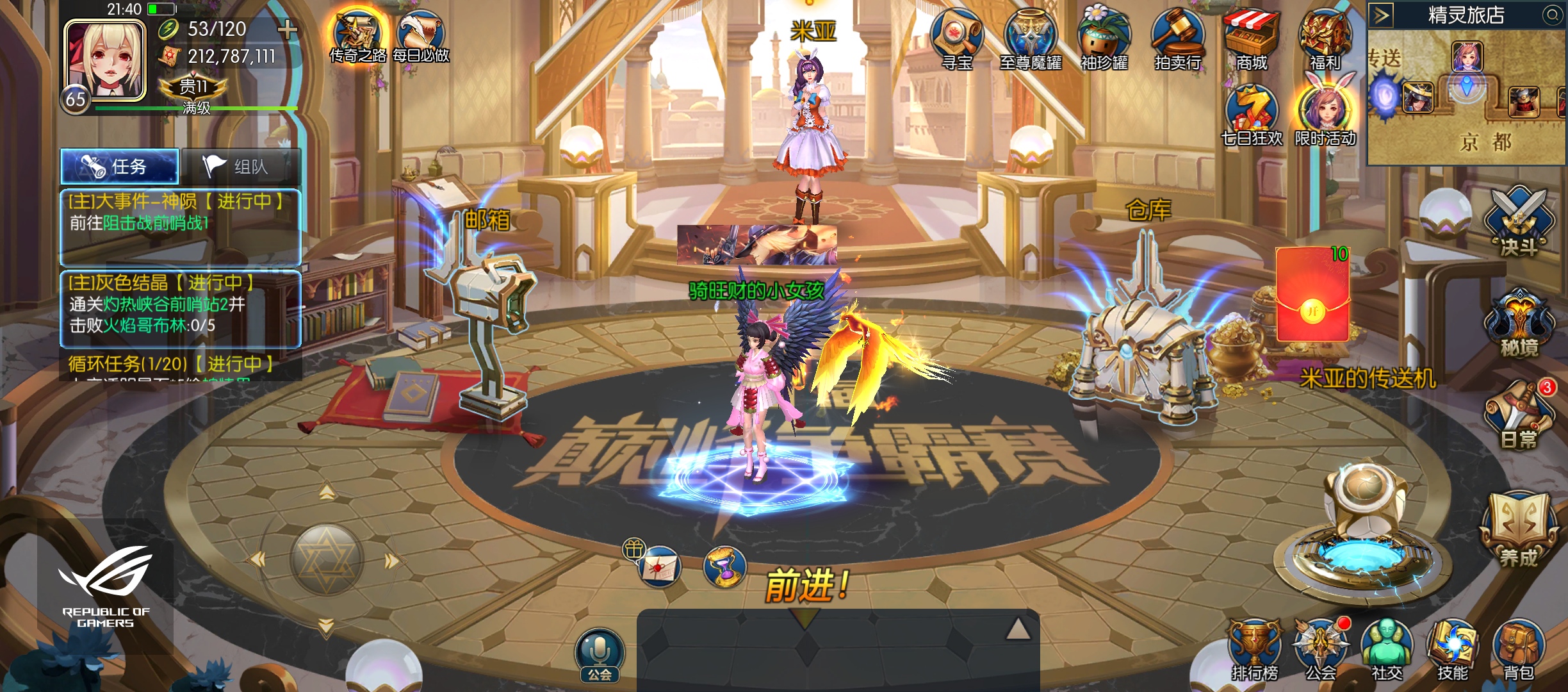Screen dimensions: 1568x692
Task: Open the 背包 backpack
Action: pos(1518,650)
